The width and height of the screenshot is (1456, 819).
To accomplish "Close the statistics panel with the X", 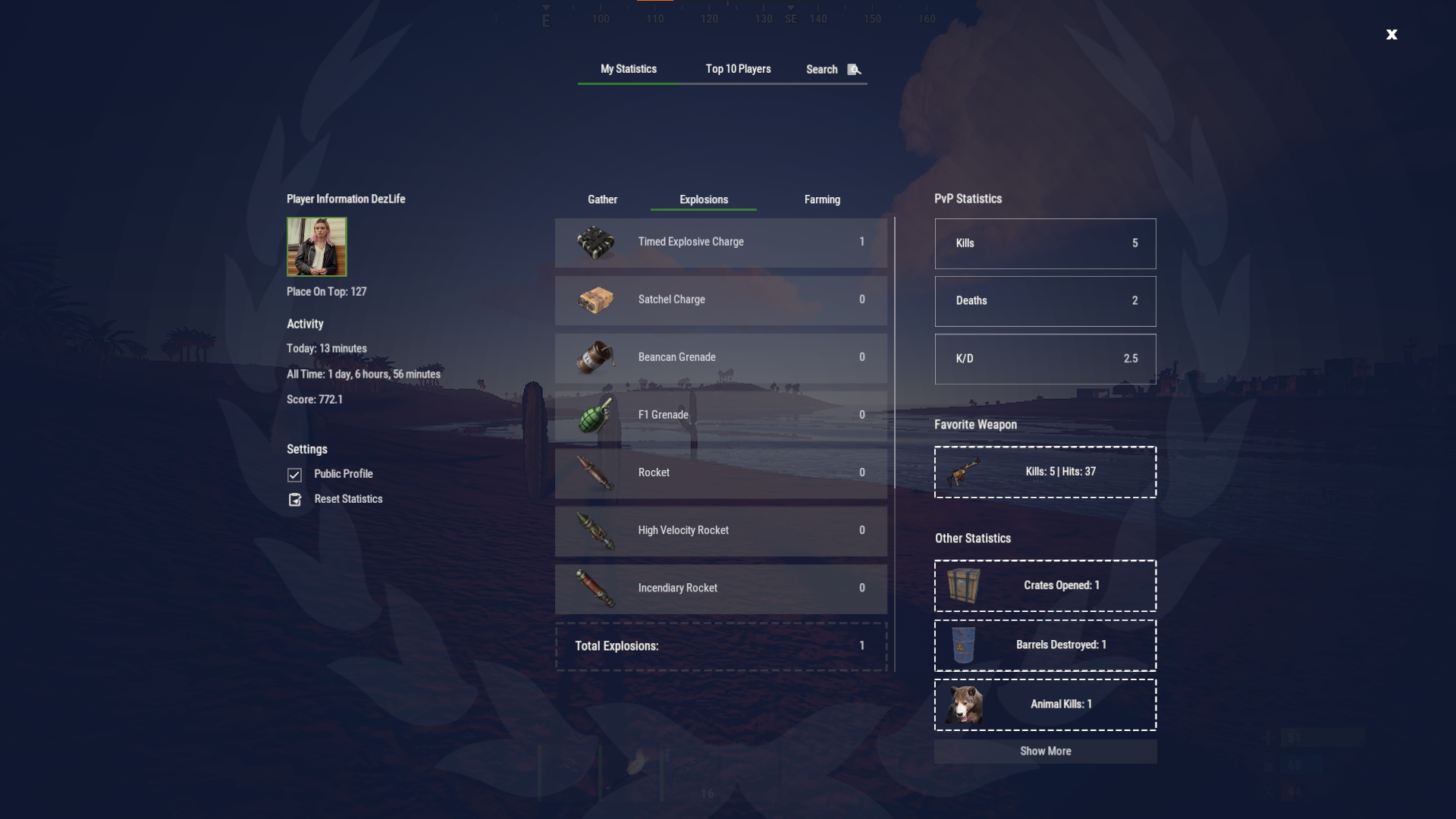I will click(x=1392, y=34).
